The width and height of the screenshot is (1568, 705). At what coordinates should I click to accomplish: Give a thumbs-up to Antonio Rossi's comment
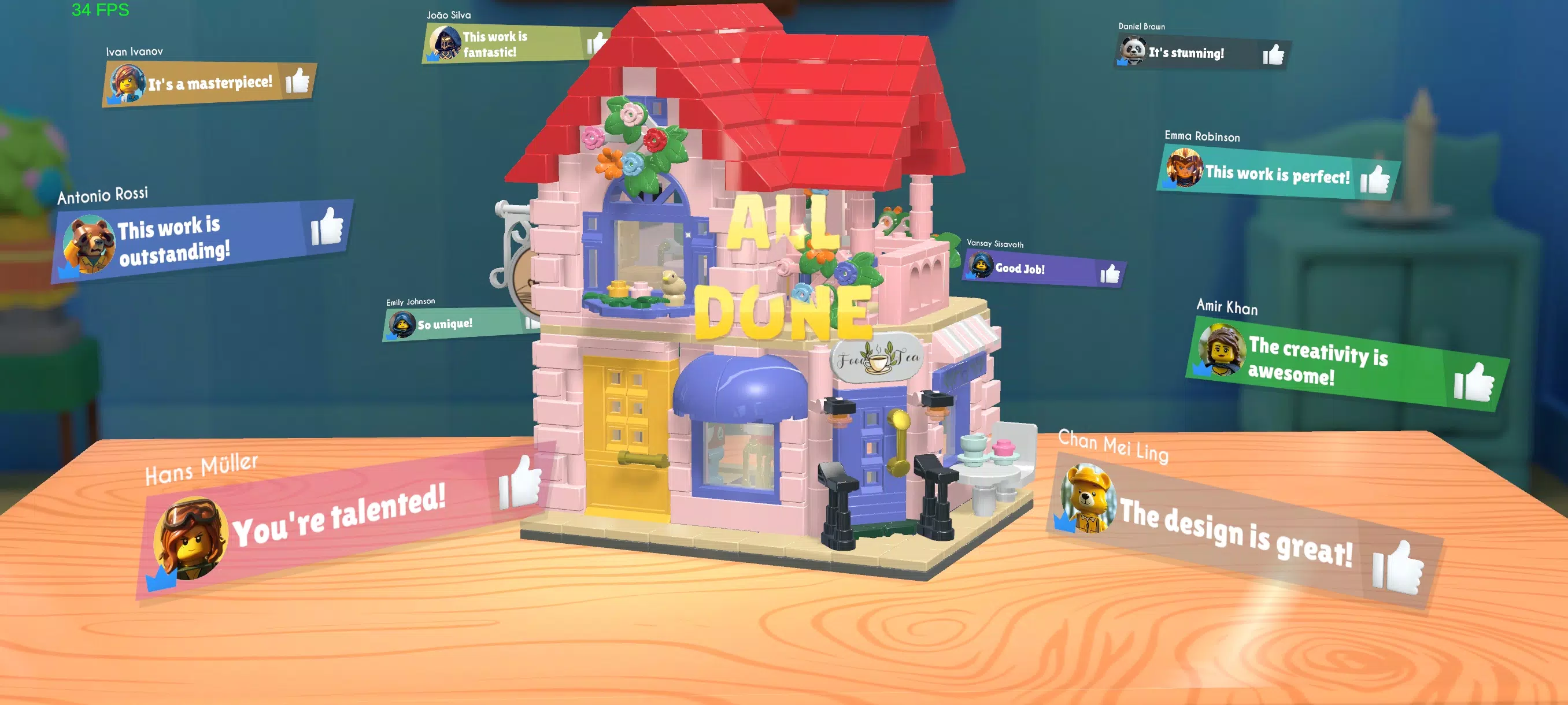327,227
